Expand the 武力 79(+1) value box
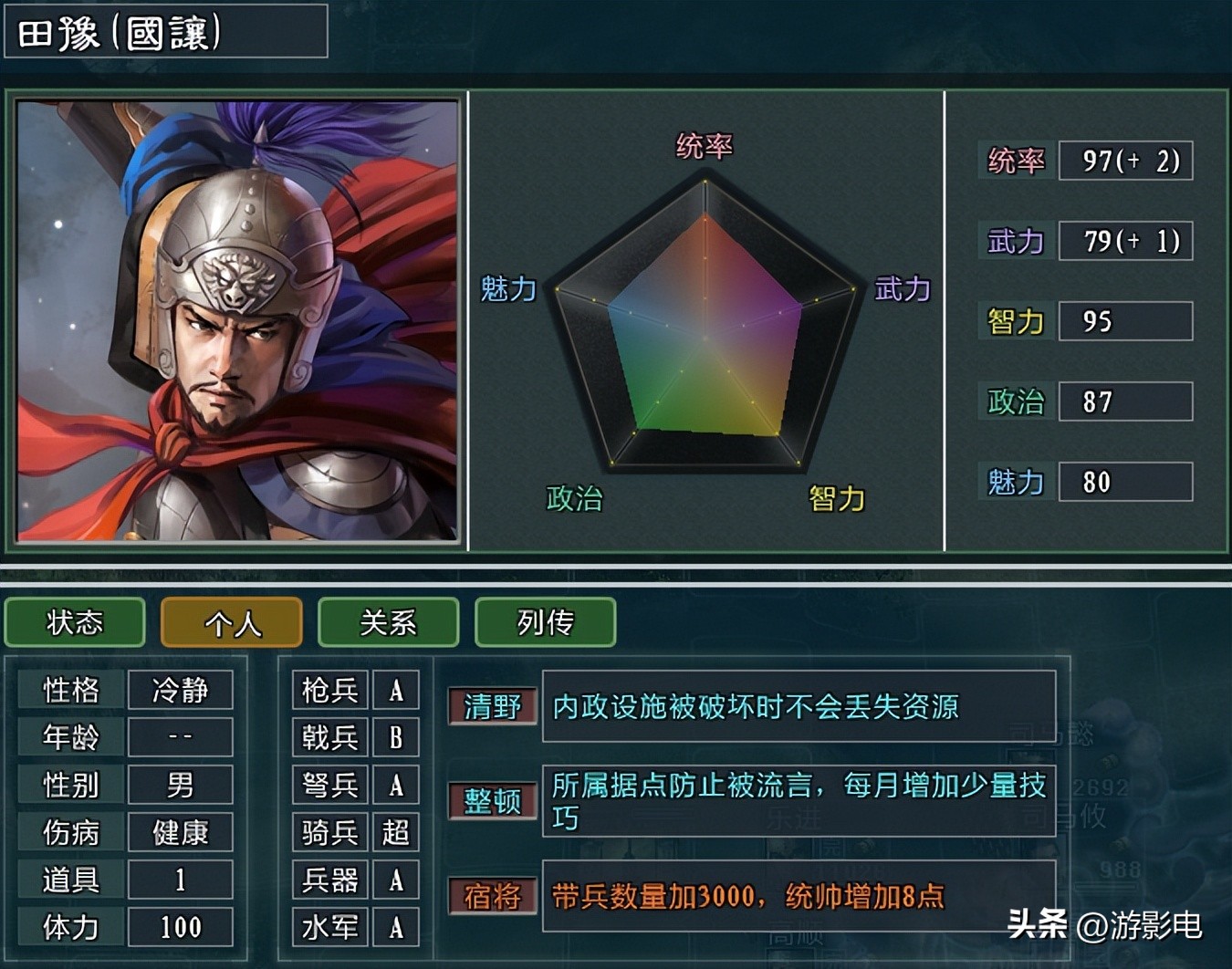The image size is (1232, 969). [x=1126, y=241]
